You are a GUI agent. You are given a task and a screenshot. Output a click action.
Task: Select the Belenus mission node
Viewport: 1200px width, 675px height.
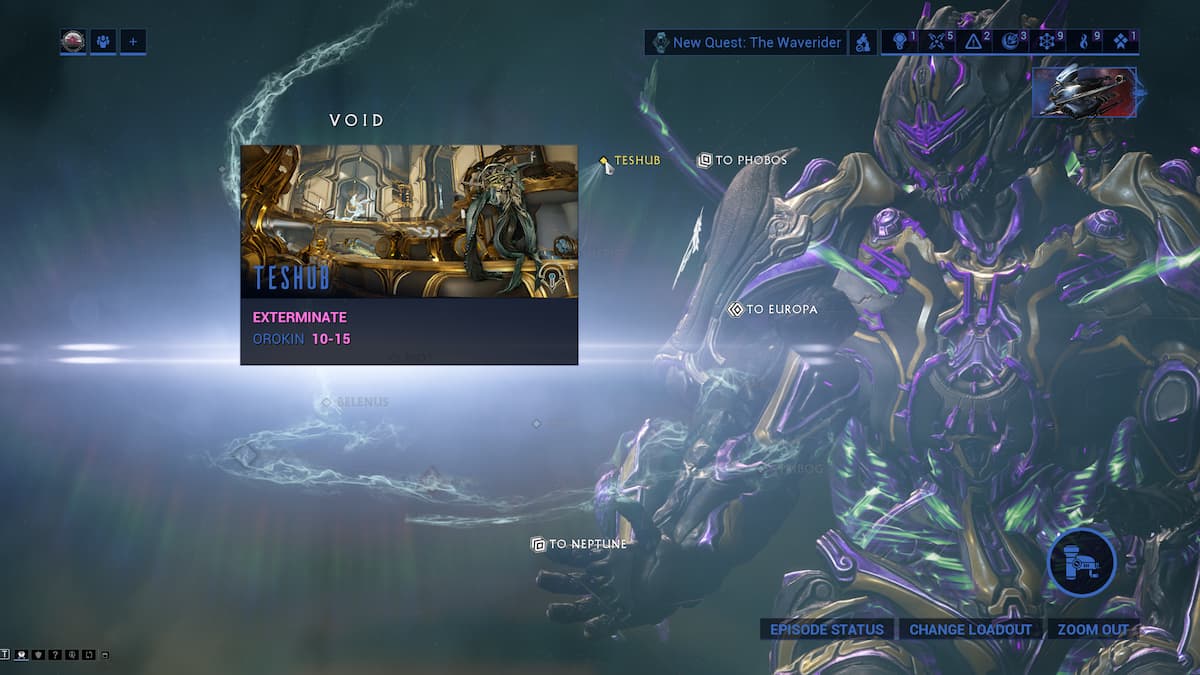pyautogui.click(x=355, y=402)
